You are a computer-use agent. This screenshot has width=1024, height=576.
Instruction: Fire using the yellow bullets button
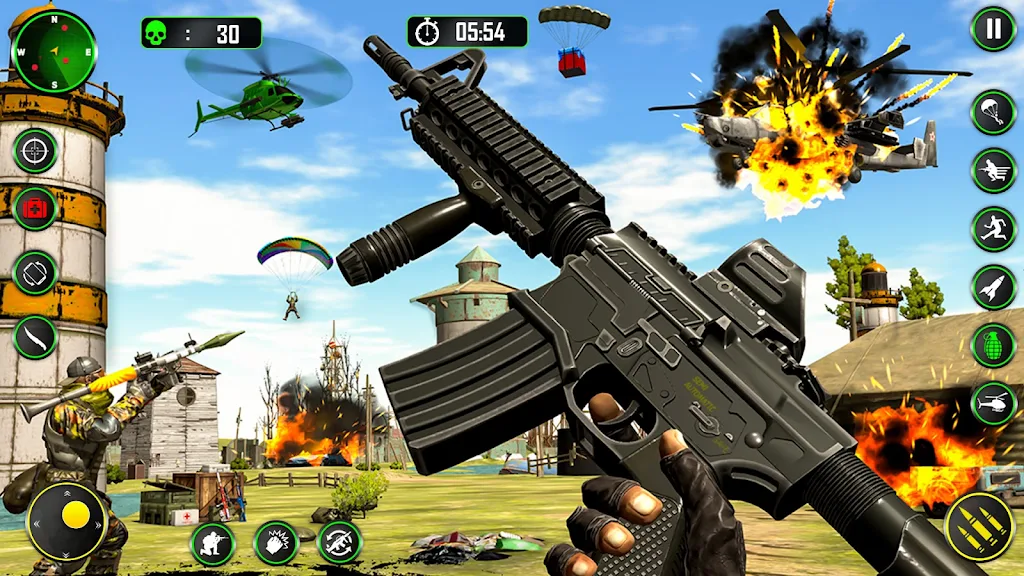980,525
